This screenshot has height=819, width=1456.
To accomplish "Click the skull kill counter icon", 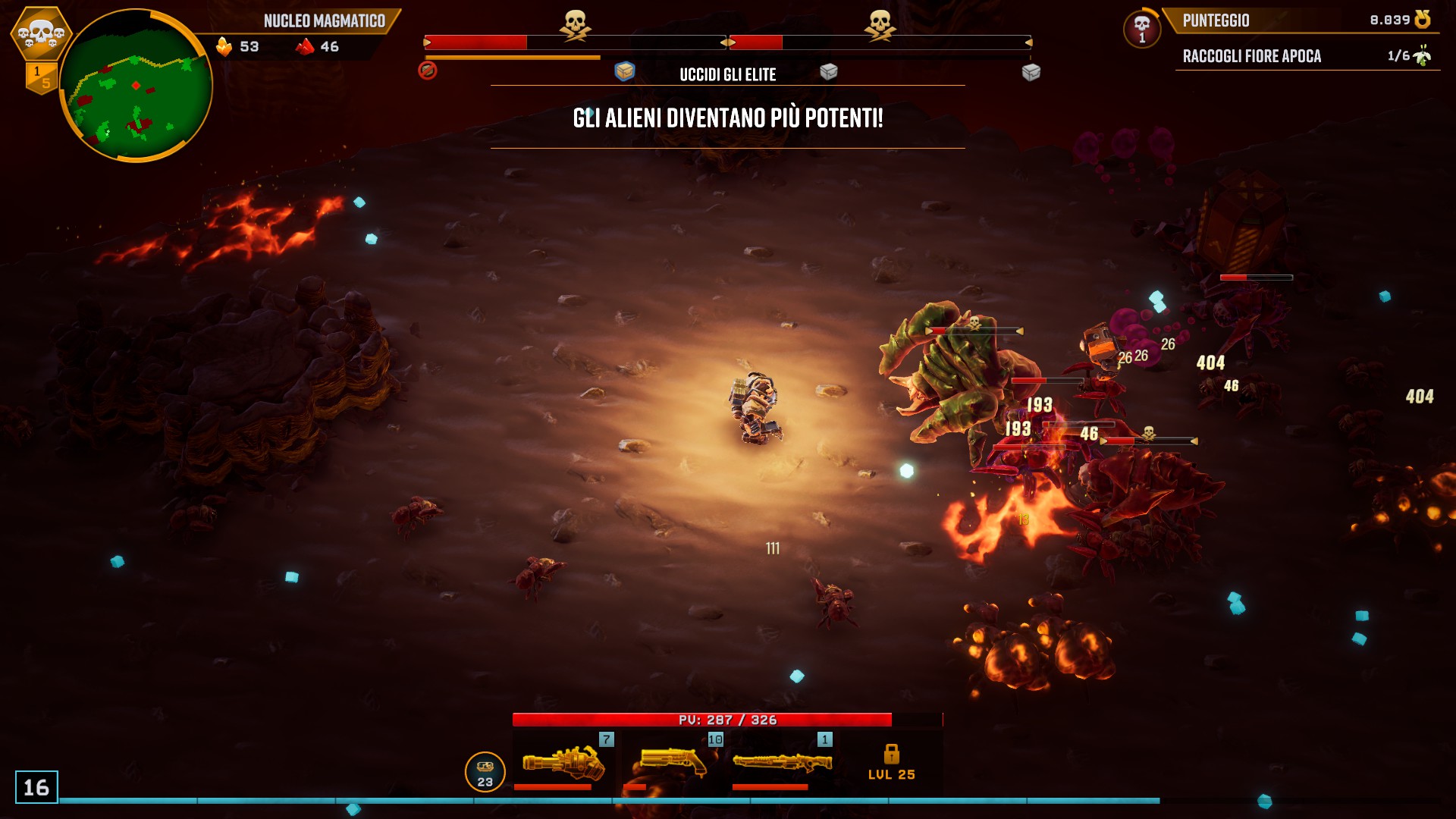I will pos(1141,28).
